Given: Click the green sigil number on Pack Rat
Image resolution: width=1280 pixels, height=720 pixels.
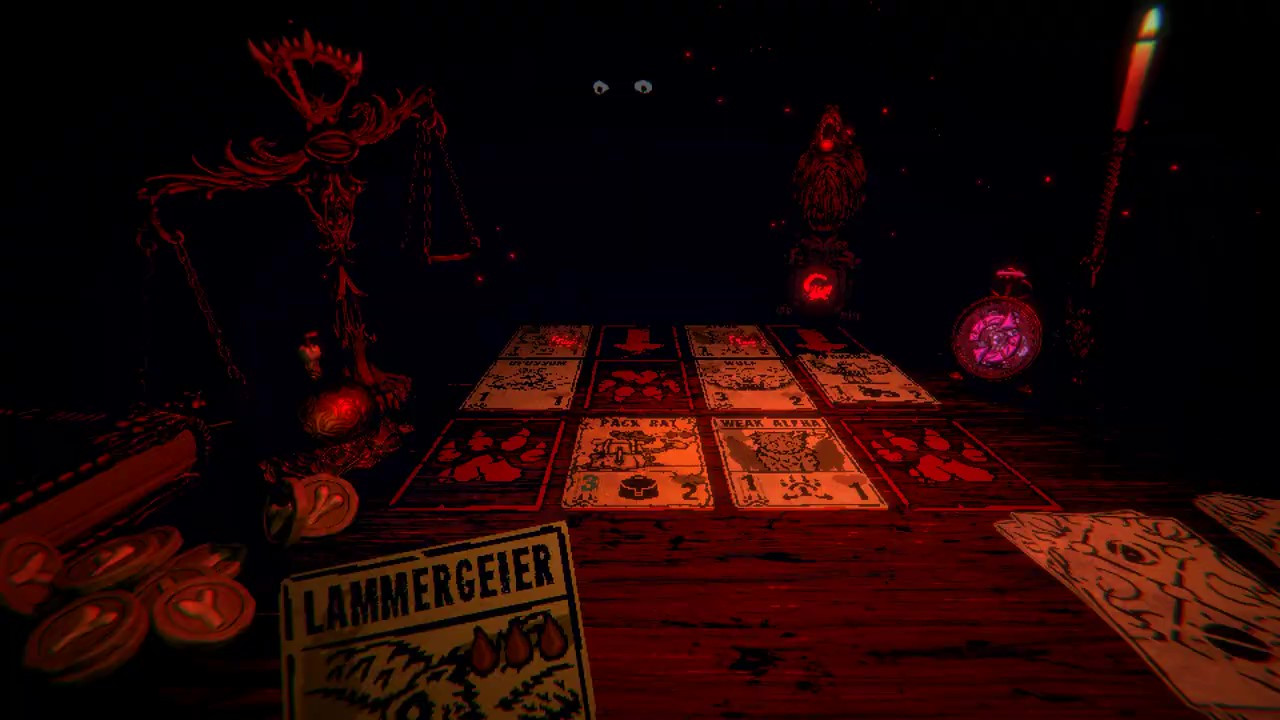Looking at the screenshot, I should (588, 480).
